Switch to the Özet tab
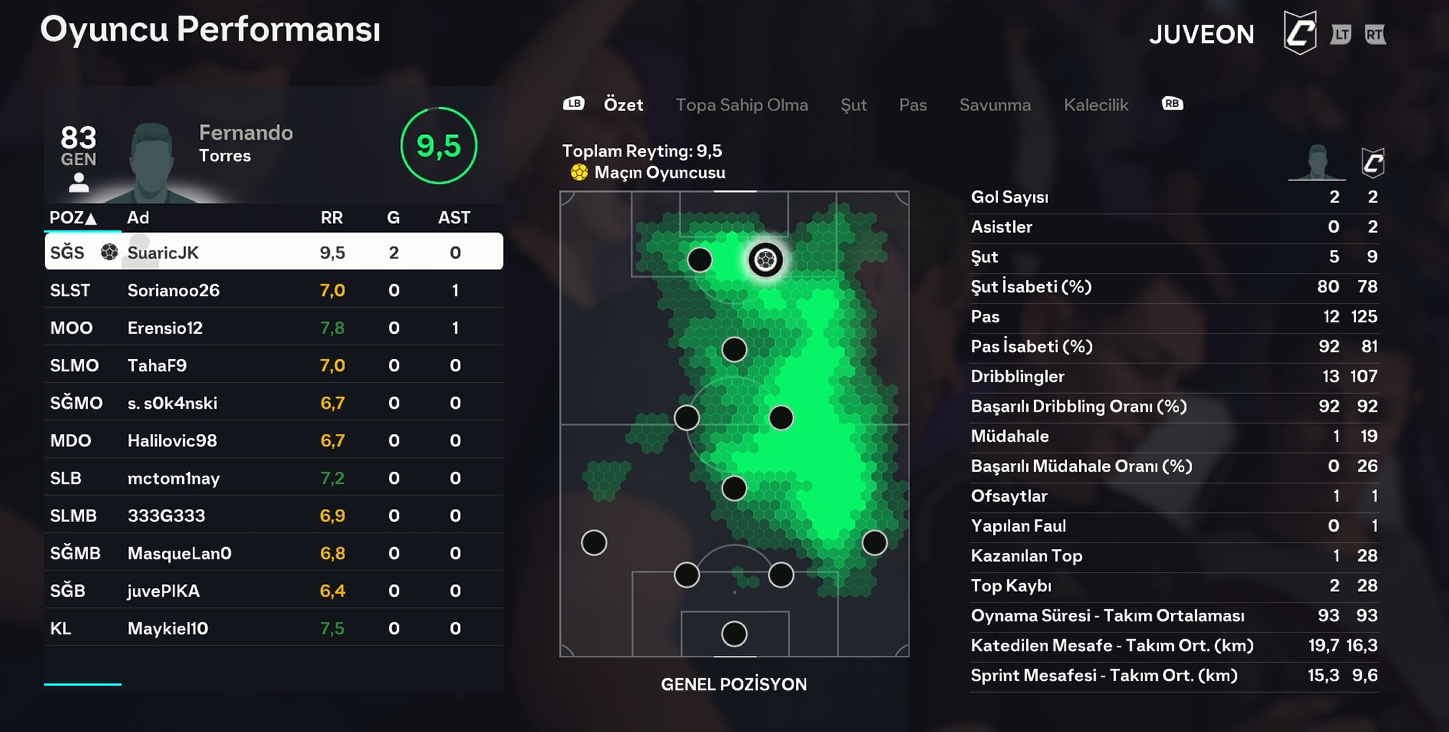Viewport: 1449px width, 732px height. click(623, 105)
